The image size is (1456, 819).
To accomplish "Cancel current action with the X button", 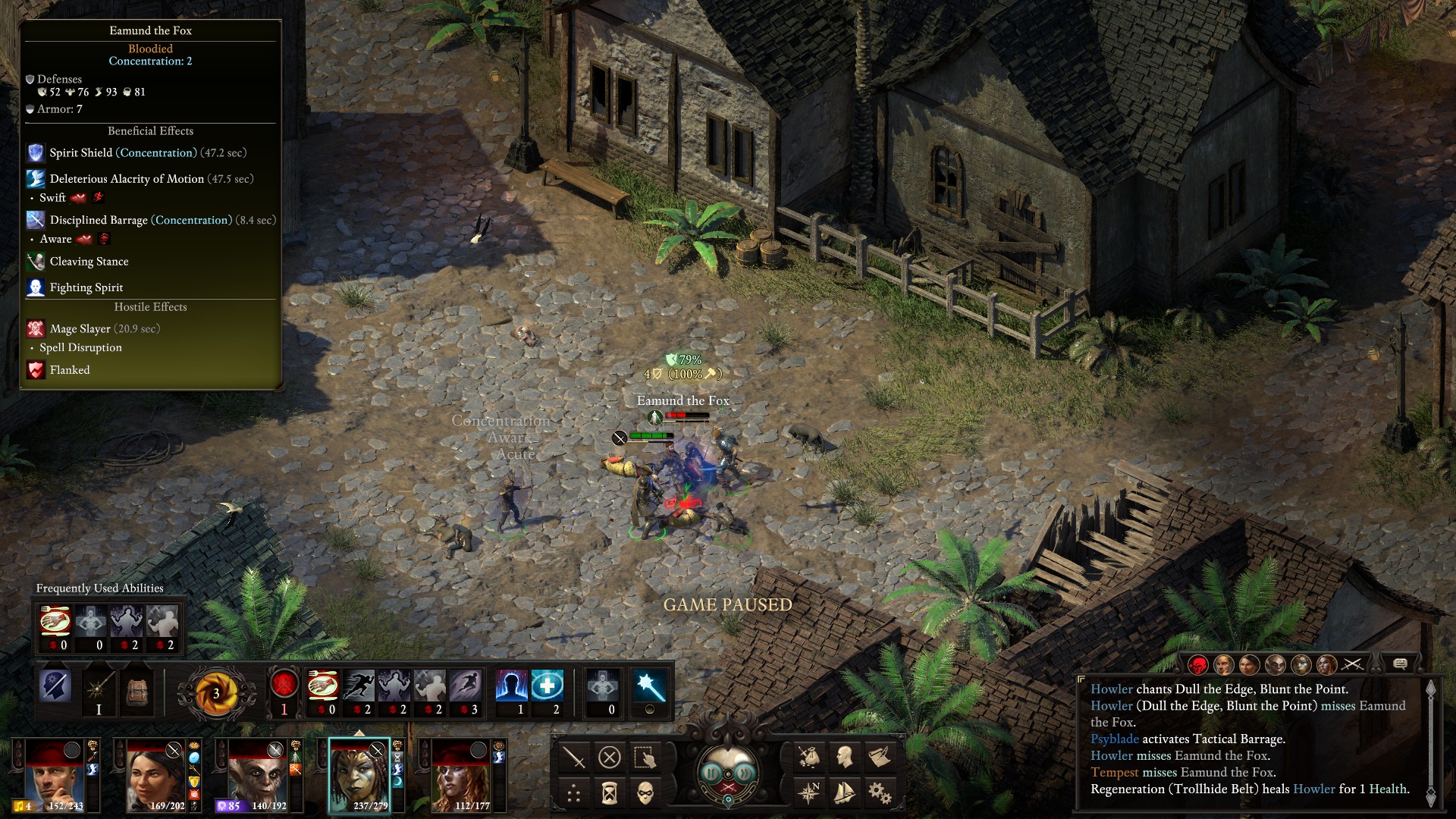I will [x=610, y=757].
